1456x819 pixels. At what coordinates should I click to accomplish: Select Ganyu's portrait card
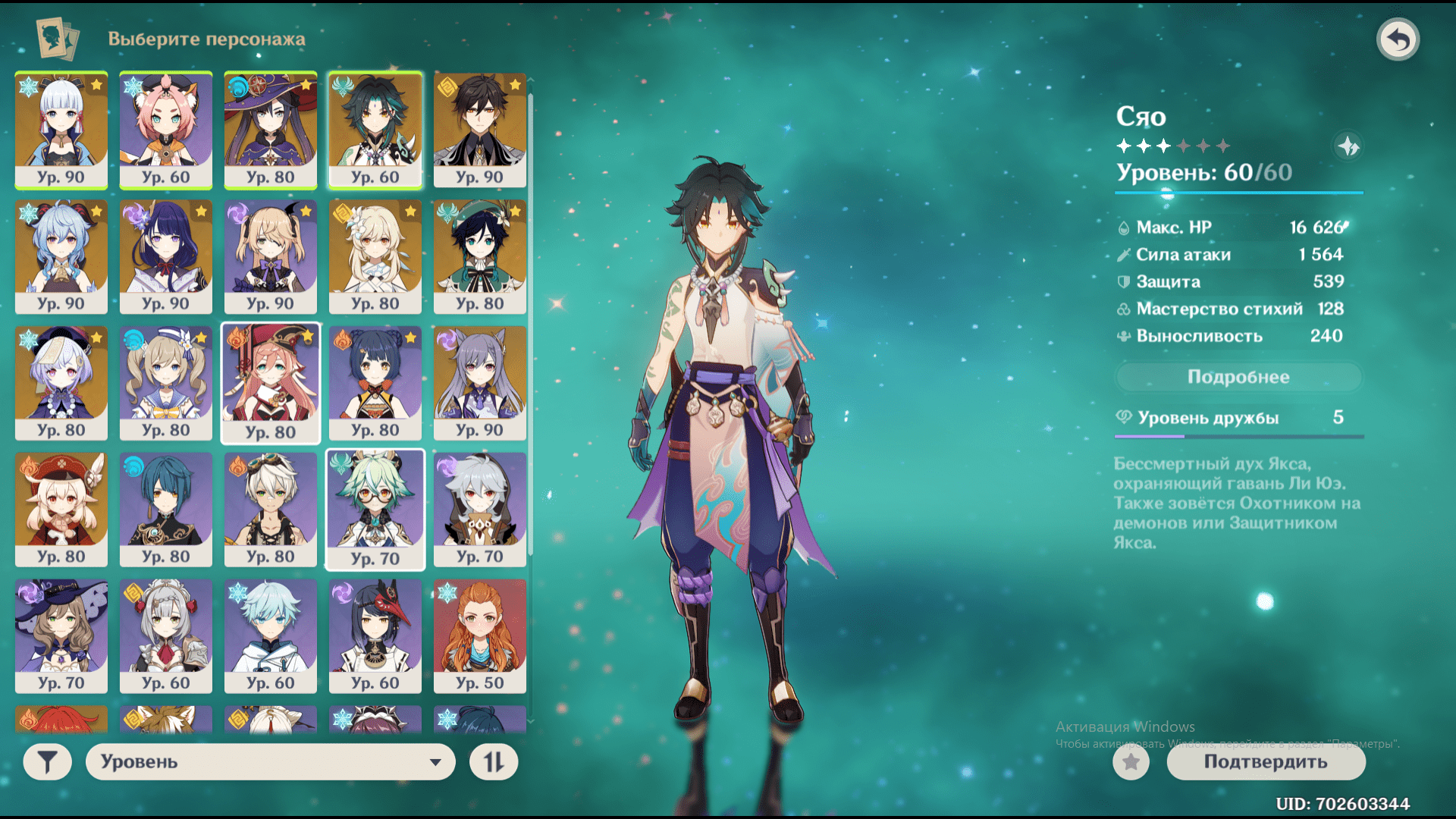coord(61,256)
